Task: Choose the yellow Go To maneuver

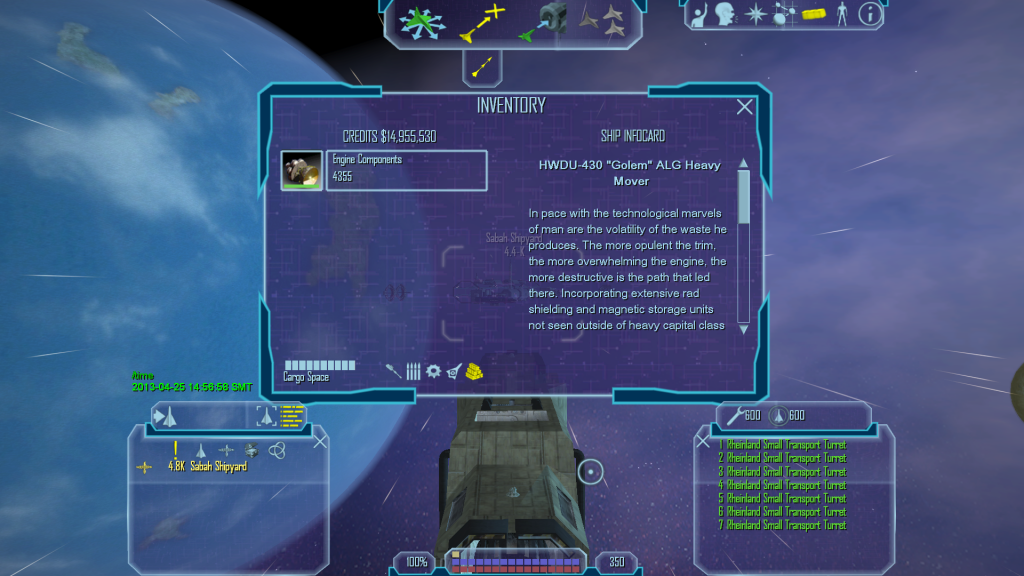Action: [481, 22]
